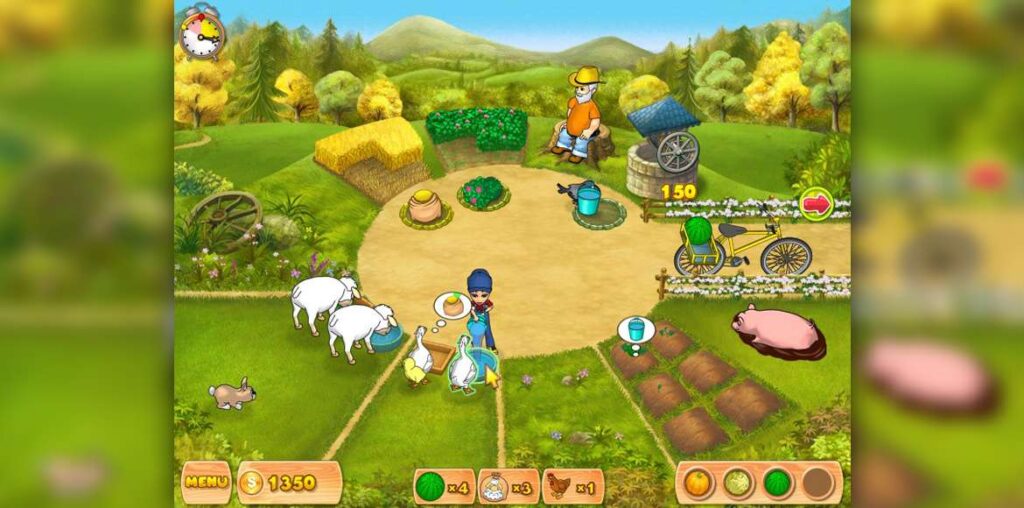Screen dimensions: 1024x508
Task: Click the grain sack thought bubble
Action: [452, 305]
